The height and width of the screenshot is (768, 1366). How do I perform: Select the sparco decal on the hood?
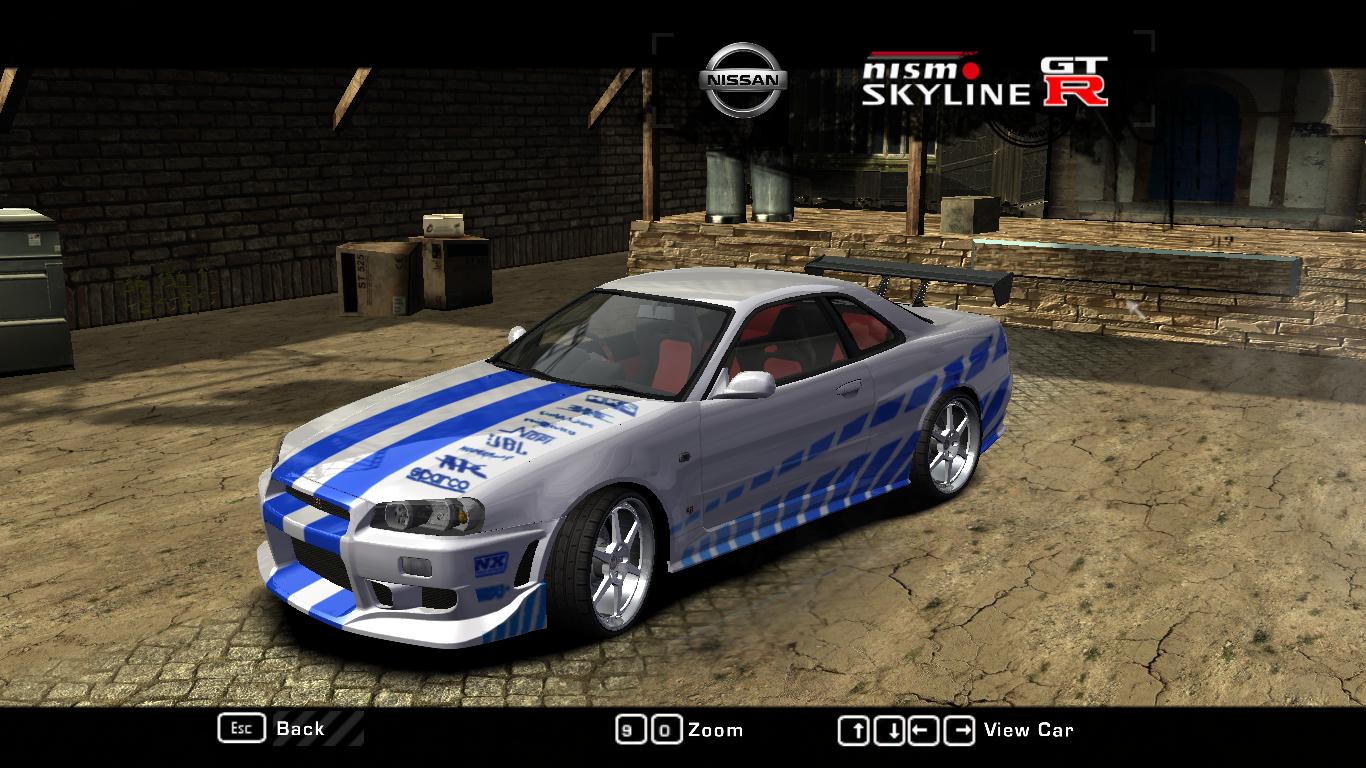[x=437, y=477]
